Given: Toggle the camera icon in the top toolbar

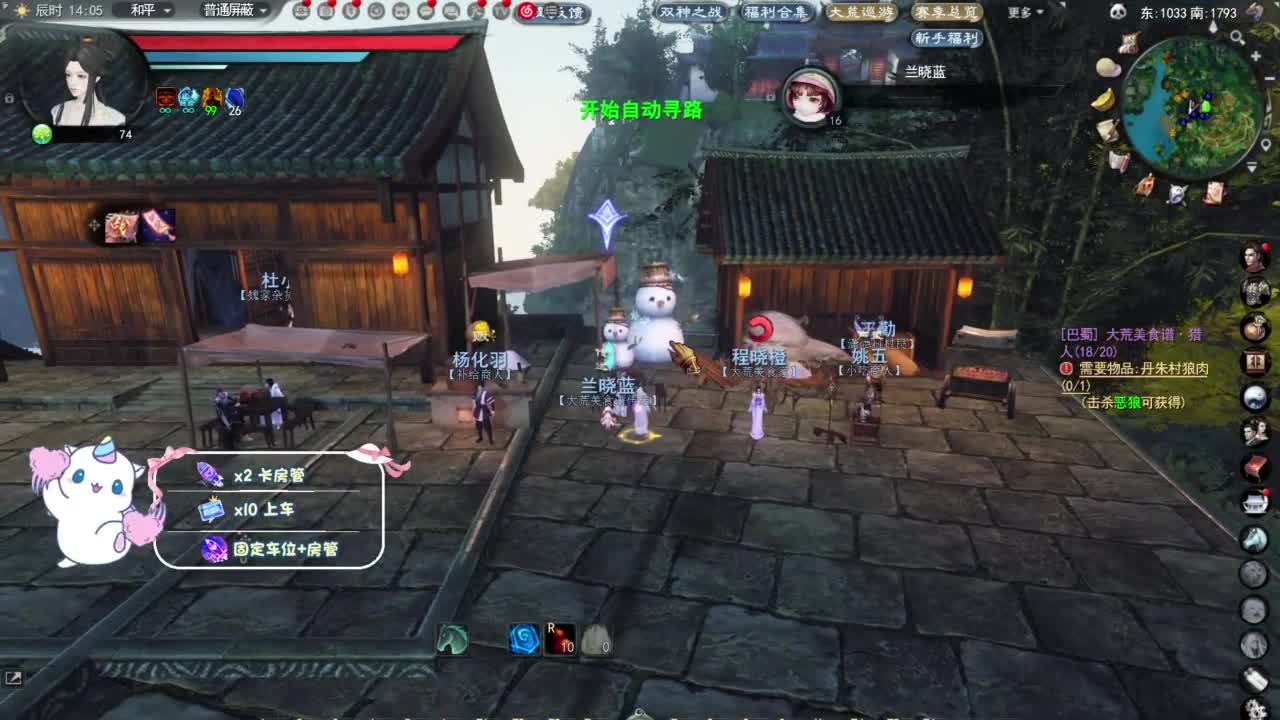Looking at the screenshot, I should click(376, 12).
